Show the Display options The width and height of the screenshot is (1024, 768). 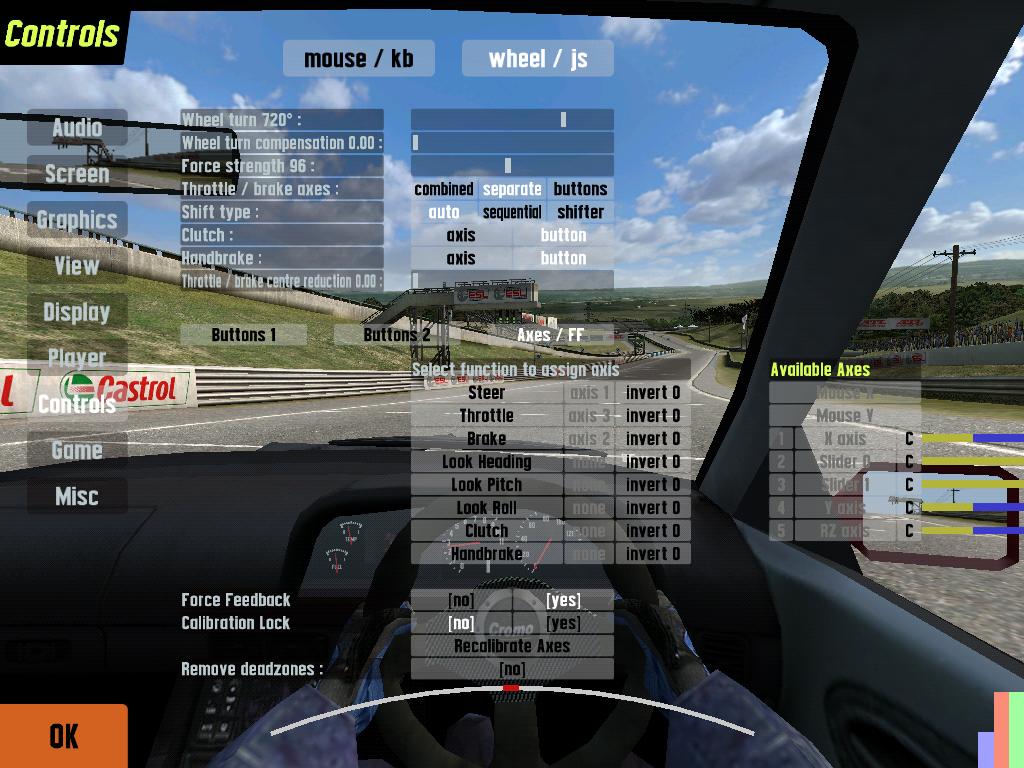click(77, 312)
